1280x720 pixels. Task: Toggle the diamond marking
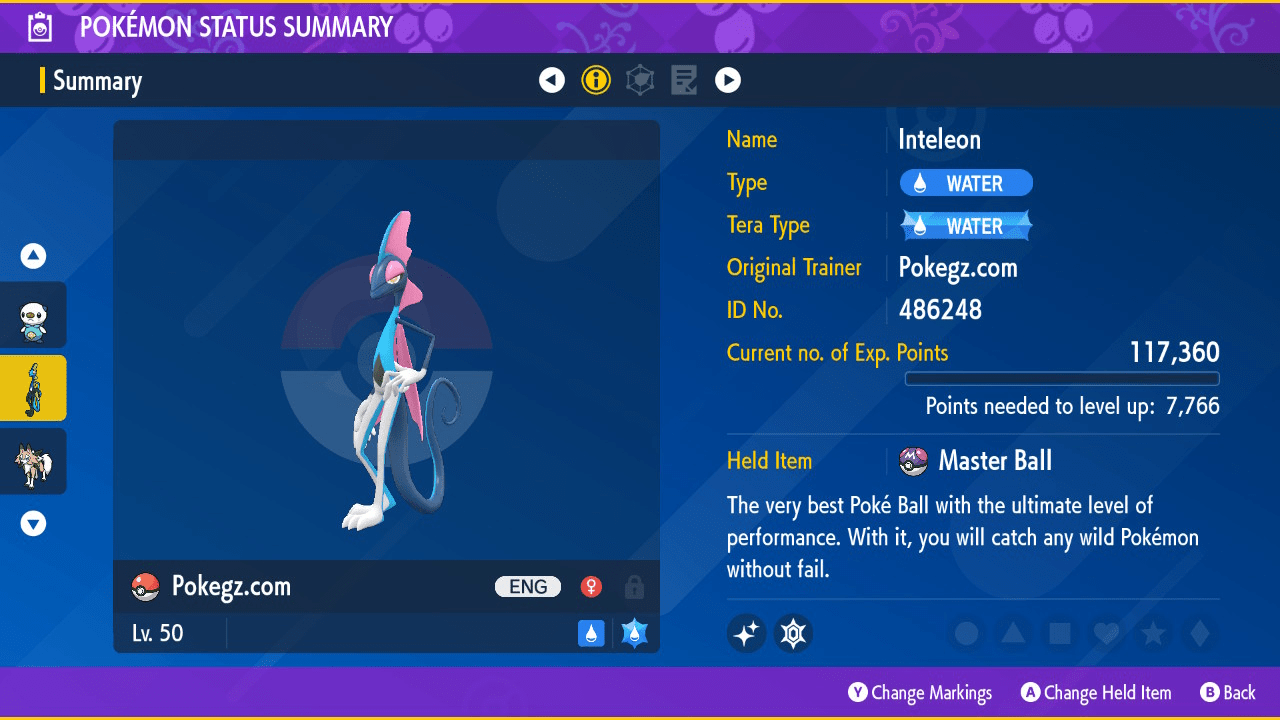(x=1198, y=633)
